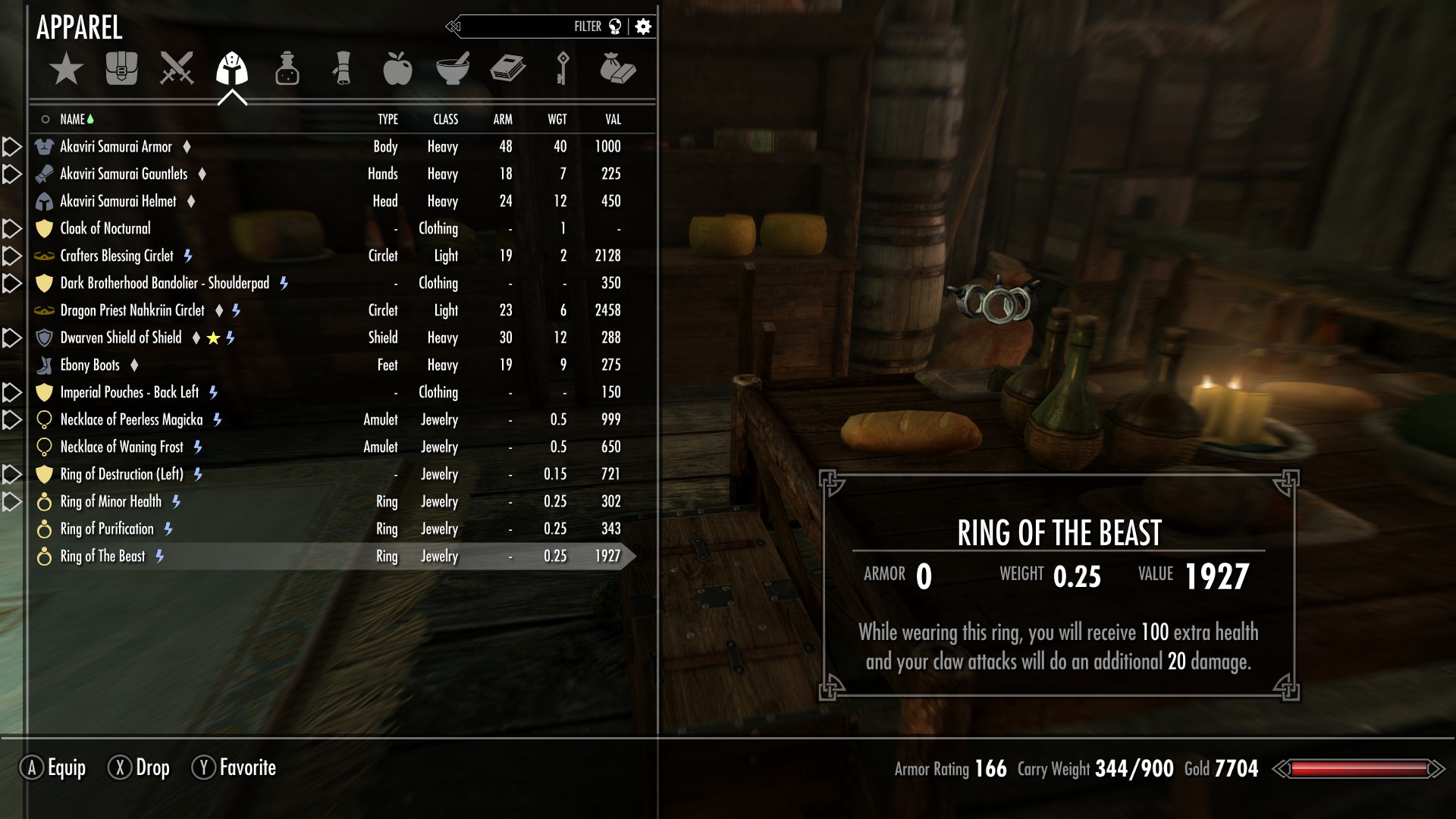Screen dimensions: 1456x819
Task: Highlight Ring of Purification
Action: tap(107, 529)
